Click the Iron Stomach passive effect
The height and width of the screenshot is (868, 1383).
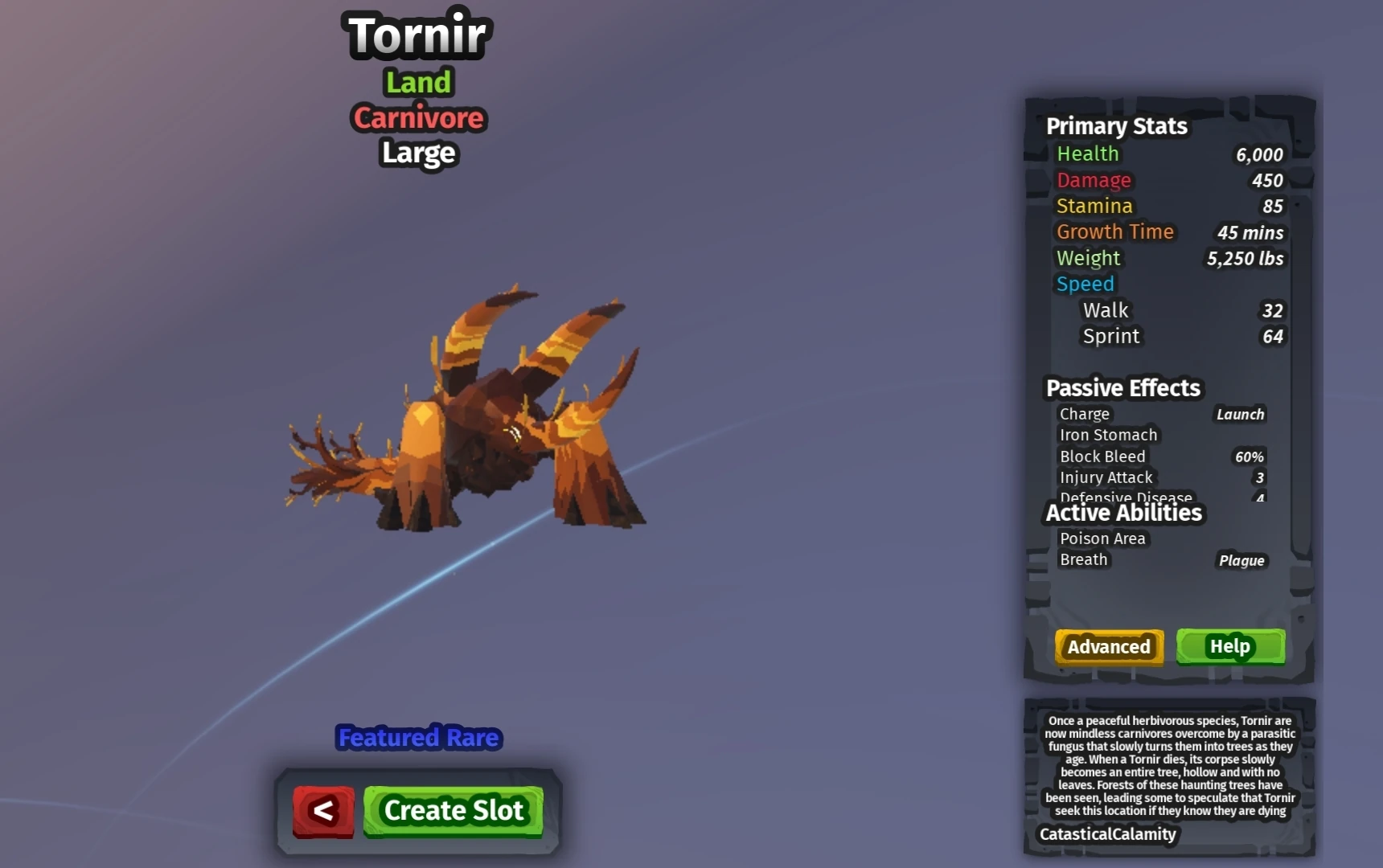[1108, 434]
